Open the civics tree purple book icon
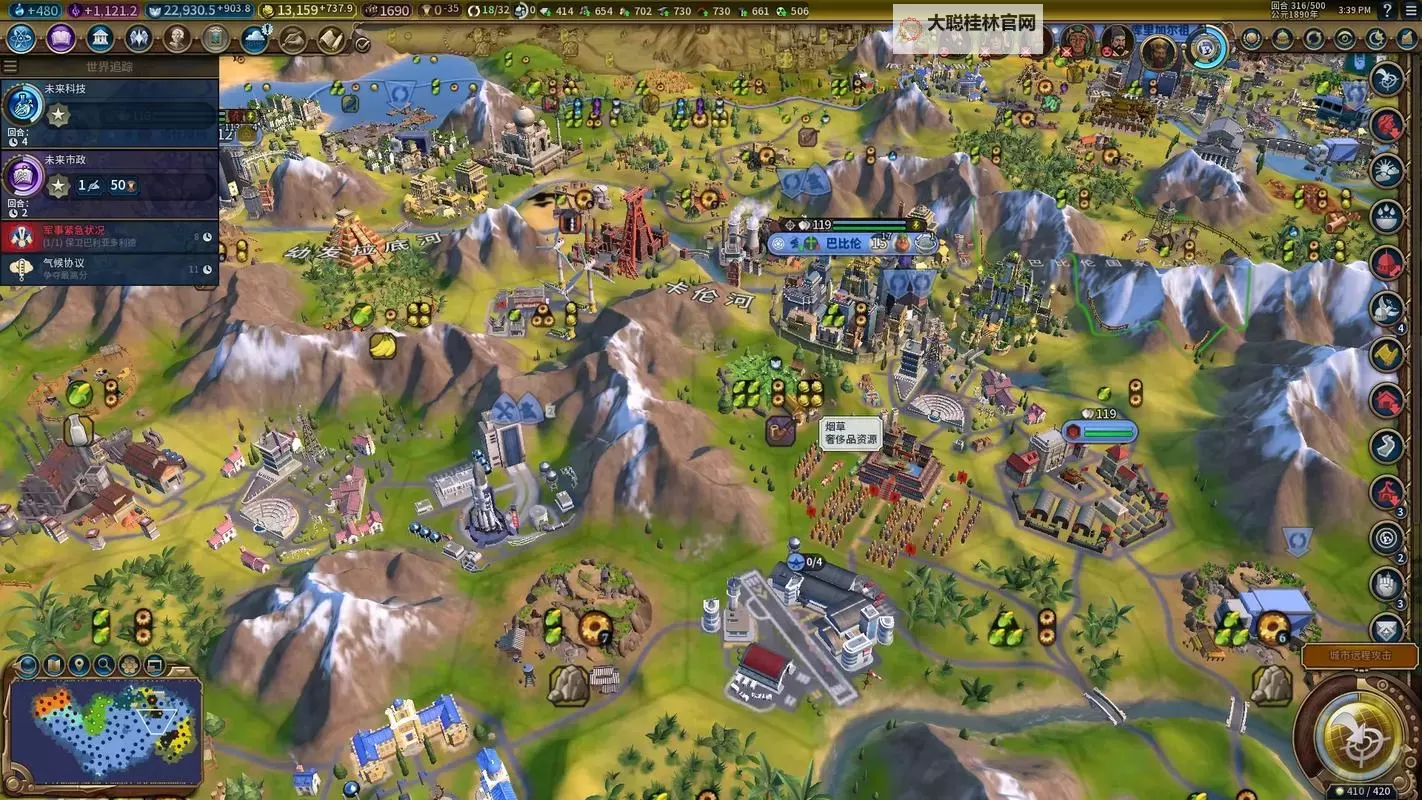Viewport: 1422px width, 800px height. (x=61, y=39)
